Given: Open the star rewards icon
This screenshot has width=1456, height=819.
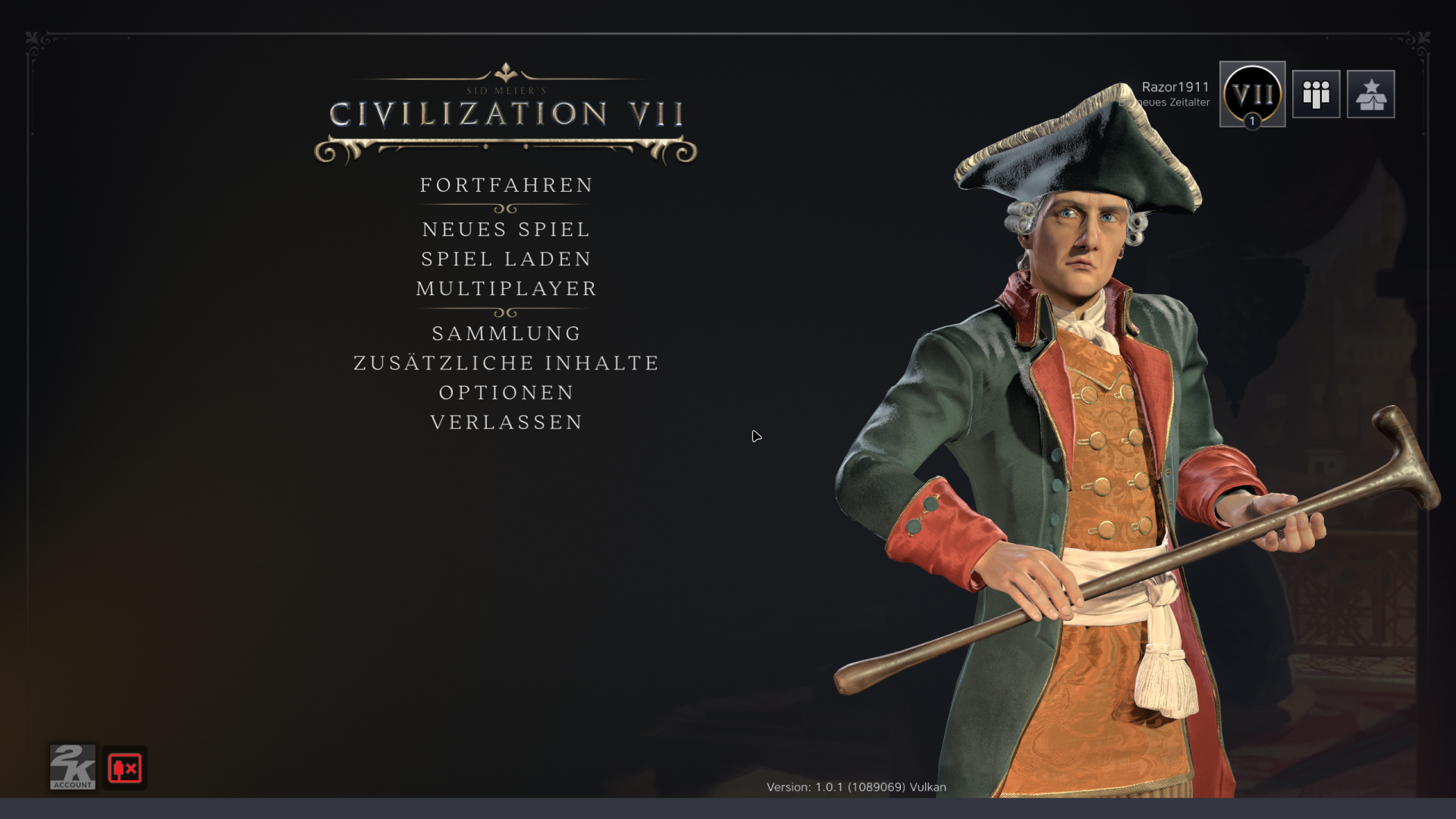Looking at the screenshot, I should (x=1370, y=94).
